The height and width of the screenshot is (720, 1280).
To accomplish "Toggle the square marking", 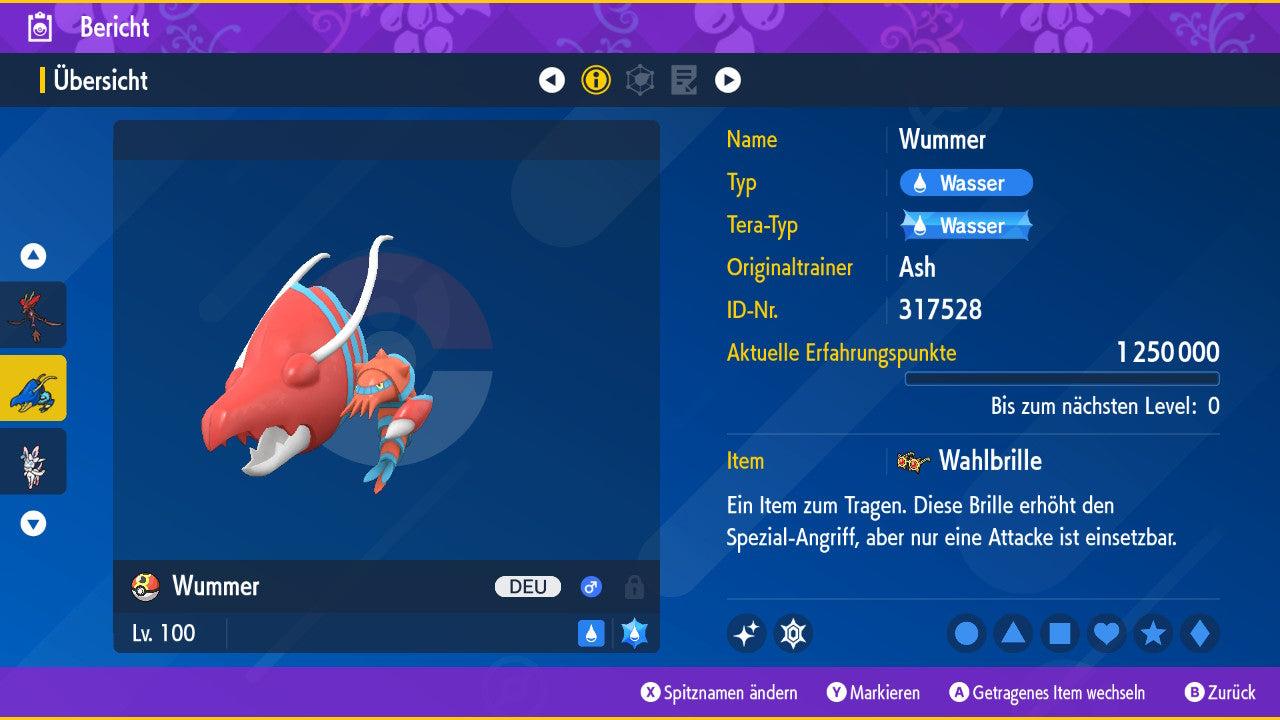I will (1059, 633).
